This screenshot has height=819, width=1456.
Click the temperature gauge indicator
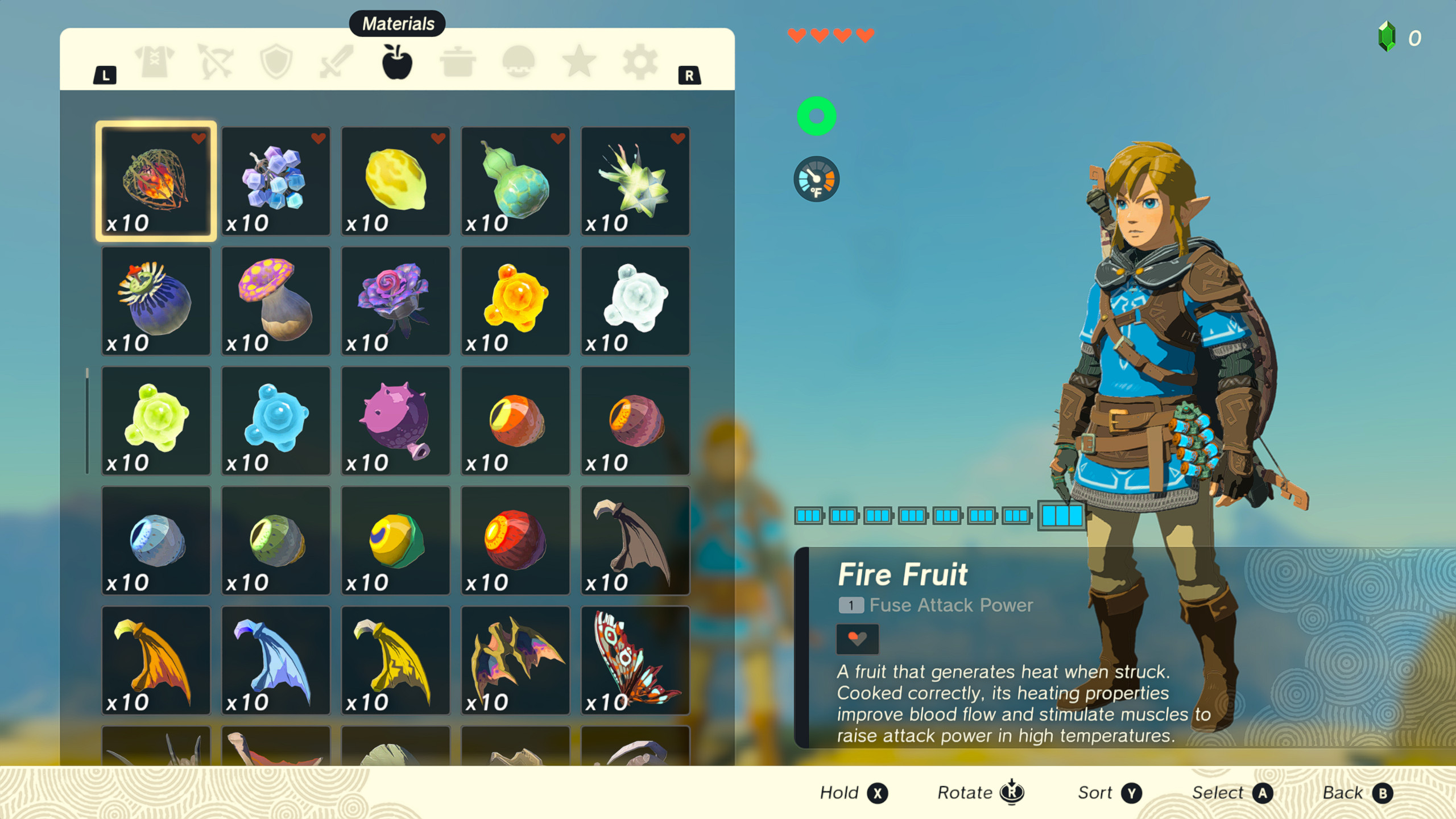[817, 179]
